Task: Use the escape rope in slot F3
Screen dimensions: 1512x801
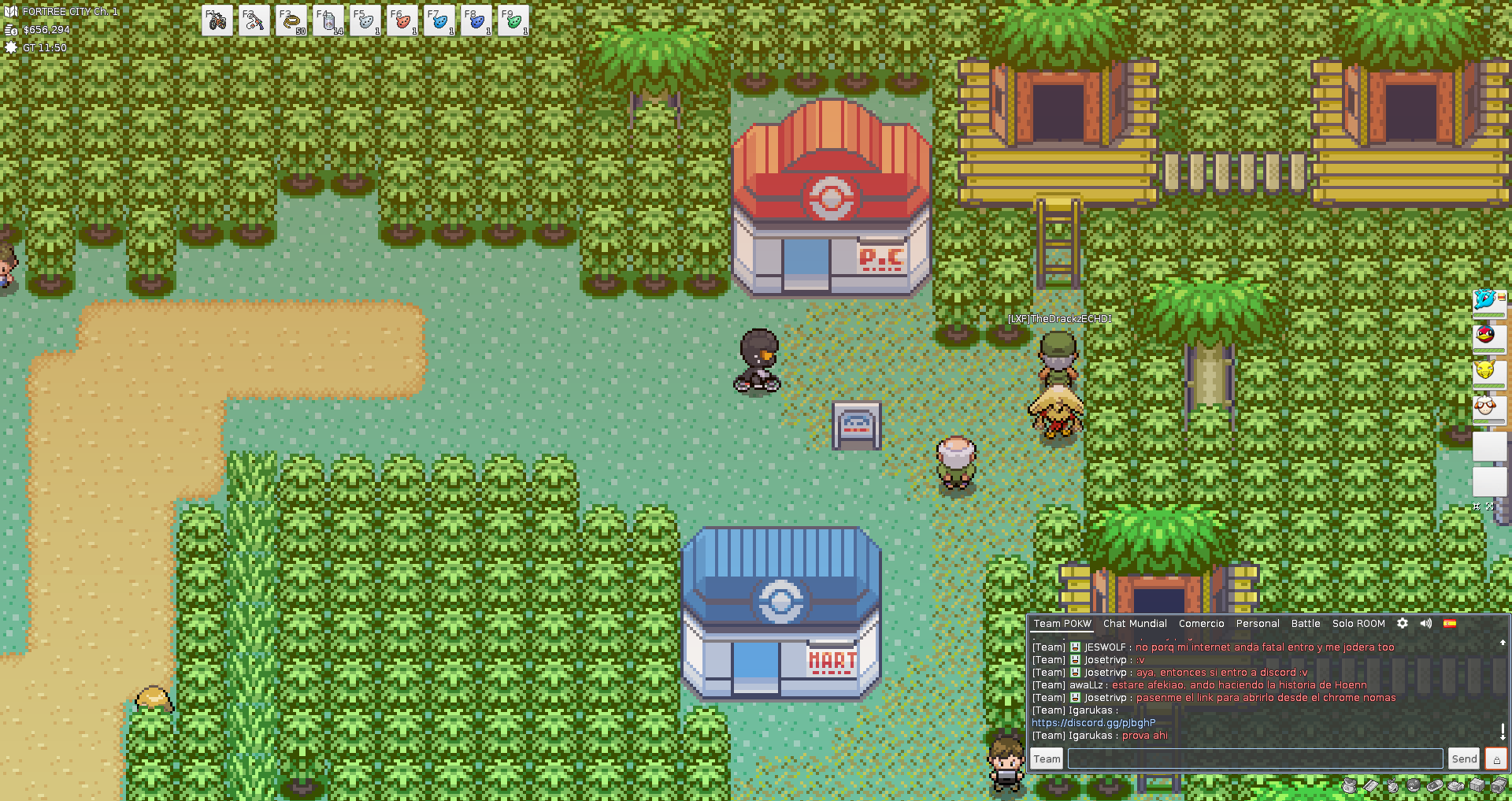Action: (291, 21)
